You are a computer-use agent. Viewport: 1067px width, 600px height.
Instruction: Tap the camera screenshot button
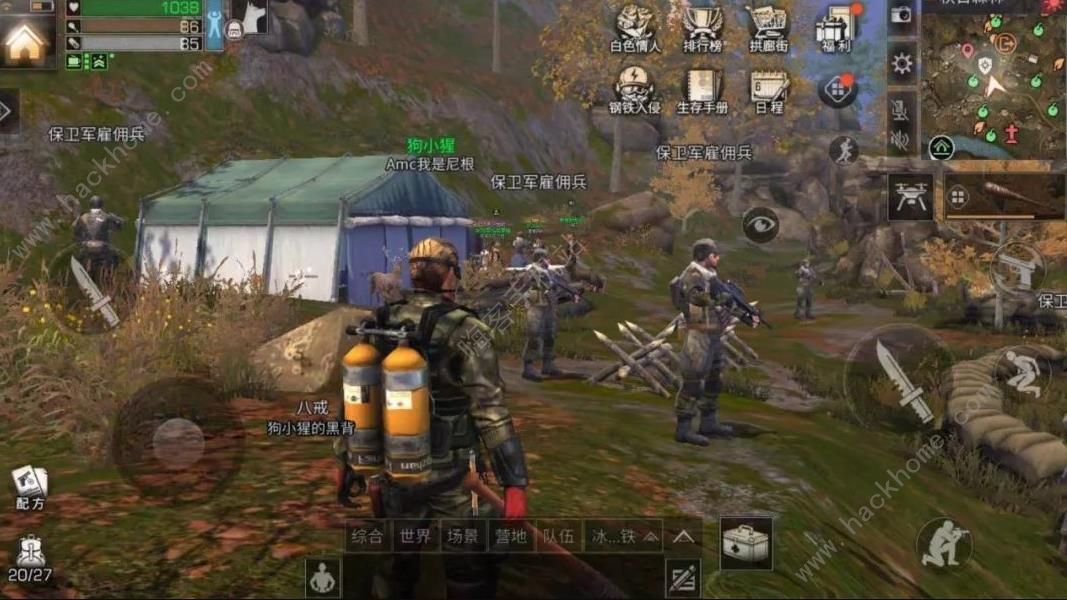902,15
